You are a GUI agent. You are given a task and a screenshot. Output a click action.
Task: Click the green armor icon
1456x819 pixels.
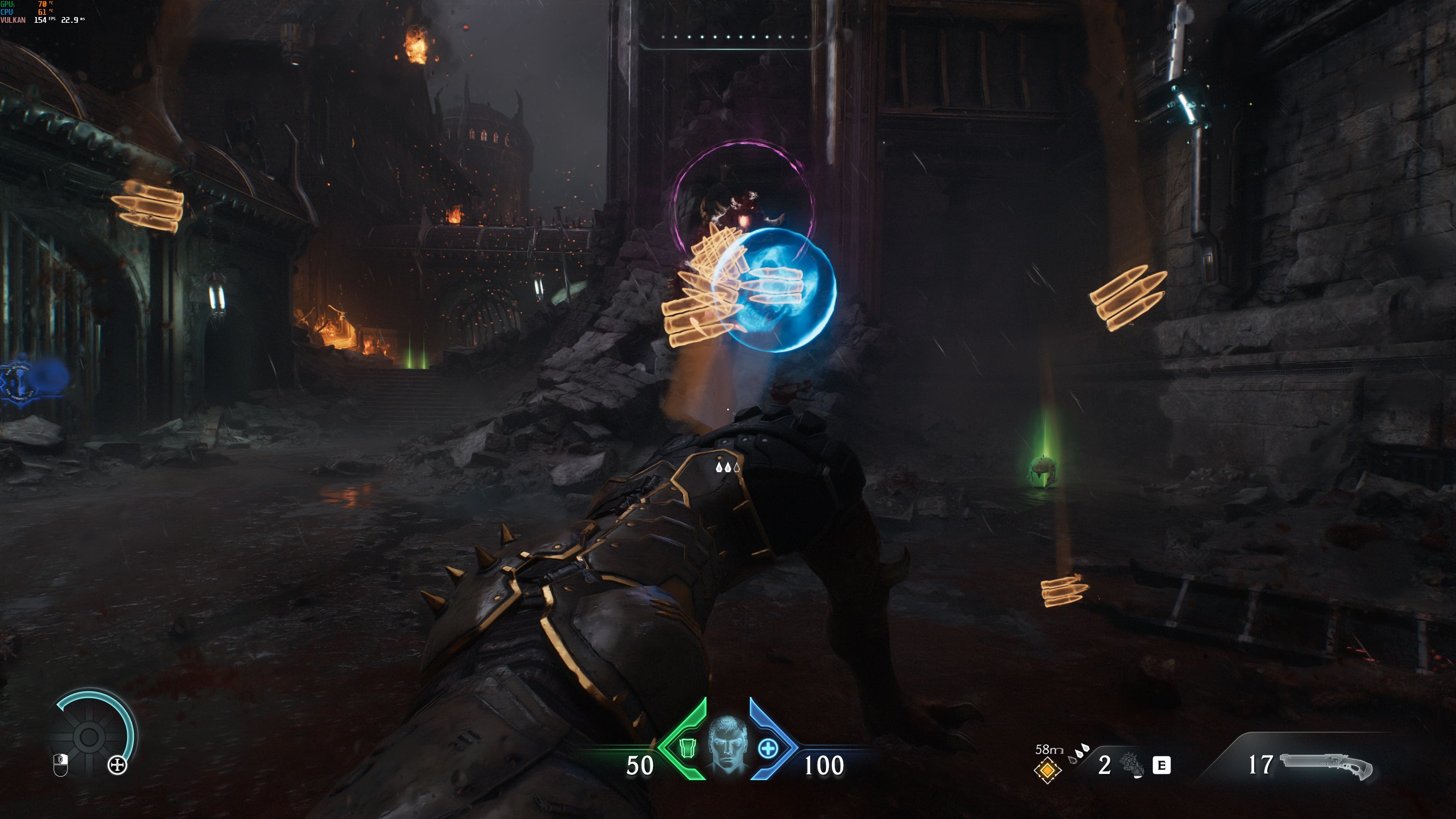(687, 748)
